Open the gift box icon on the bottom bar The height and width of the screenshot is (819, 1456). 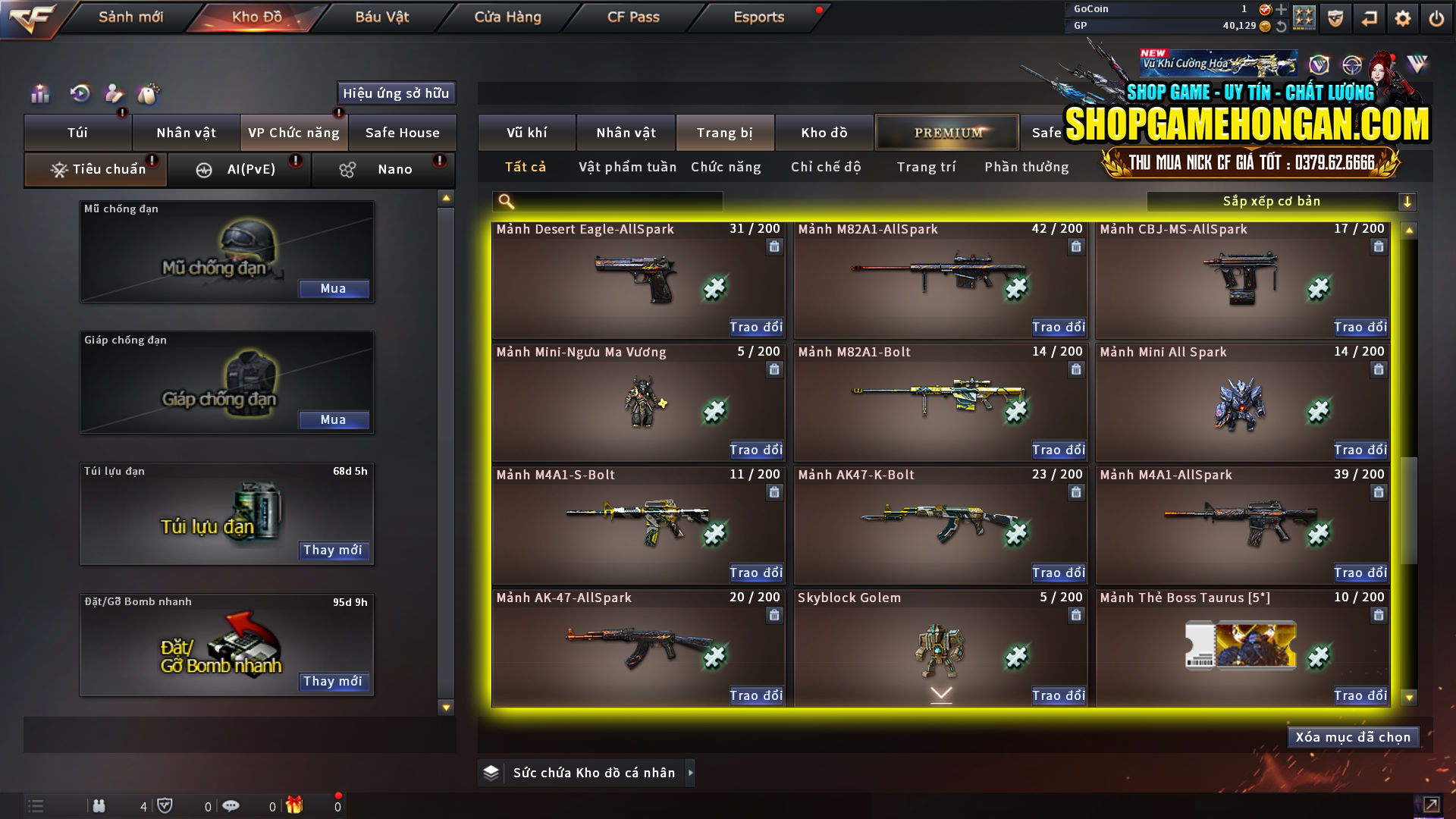(x=296, y=805)
